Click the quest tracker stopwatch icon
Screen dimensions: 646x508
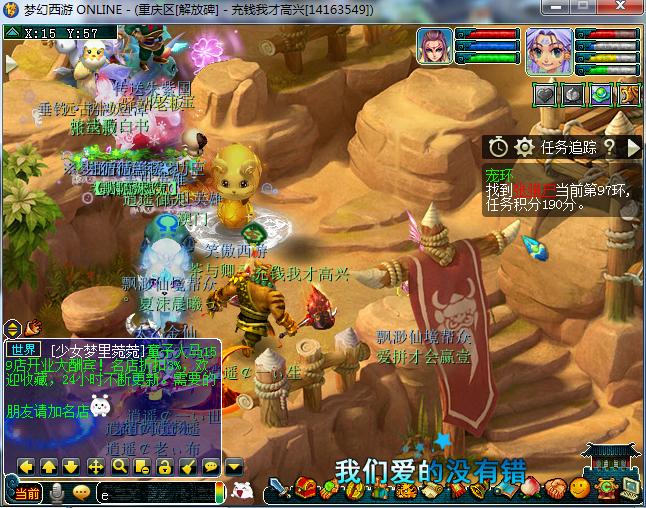(x=498, y=147)
